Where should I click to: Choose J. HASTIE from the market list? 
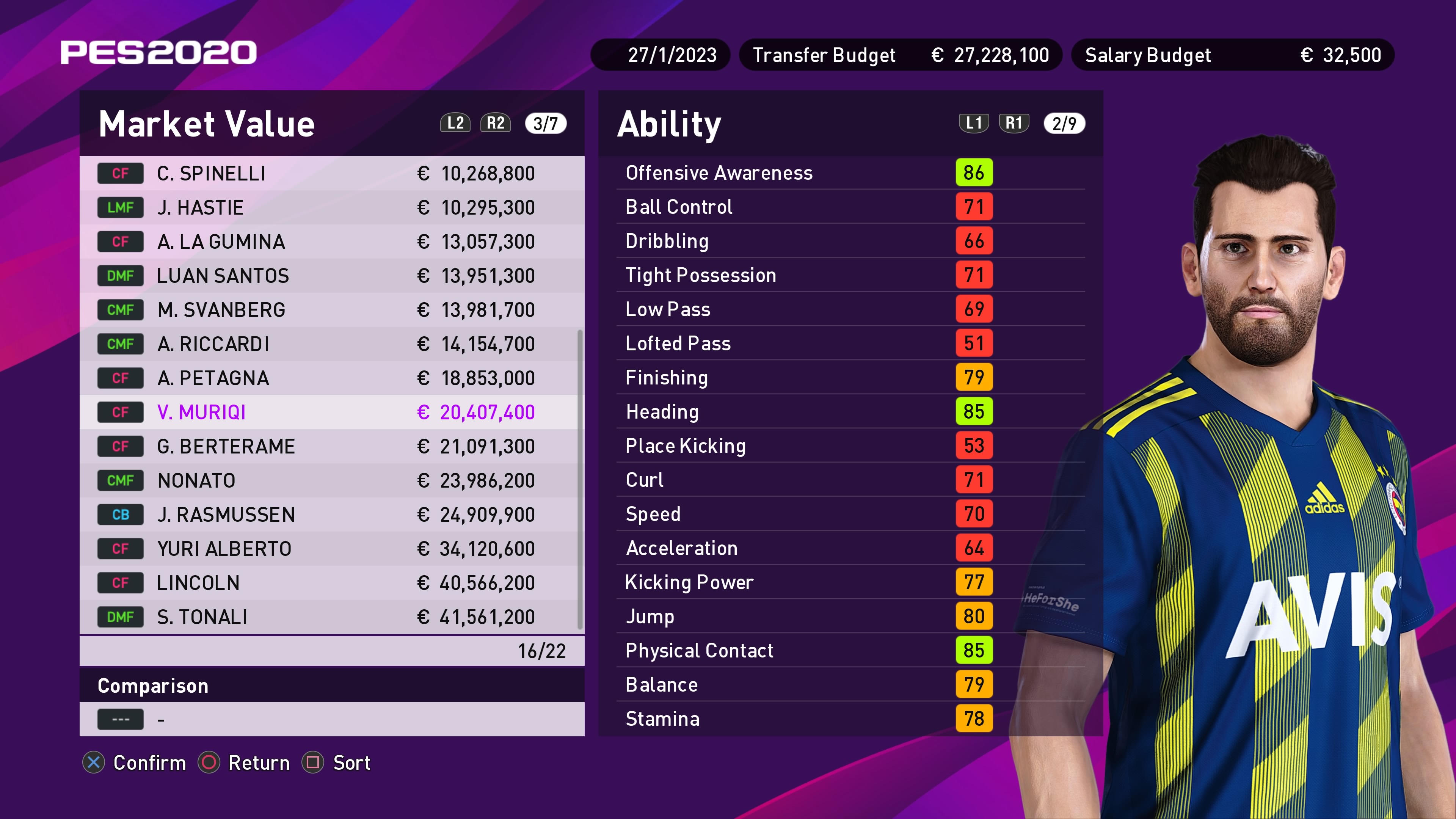[x=331, y=207]
